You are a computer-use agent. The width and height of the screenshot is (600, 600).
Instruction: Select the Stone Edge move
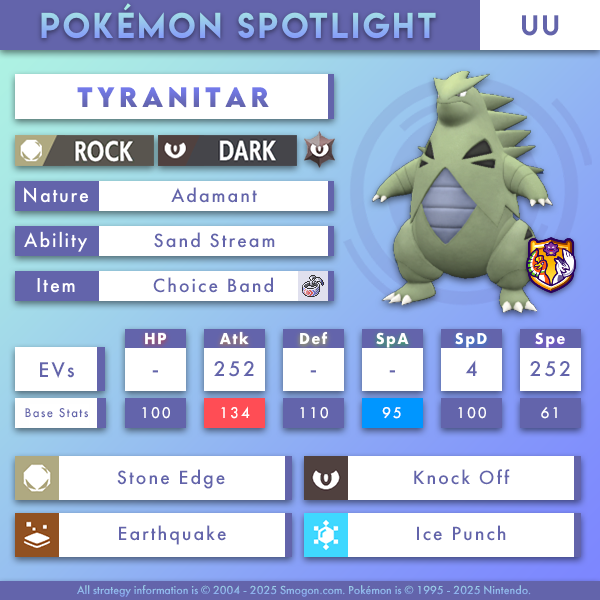click(171, 478)
